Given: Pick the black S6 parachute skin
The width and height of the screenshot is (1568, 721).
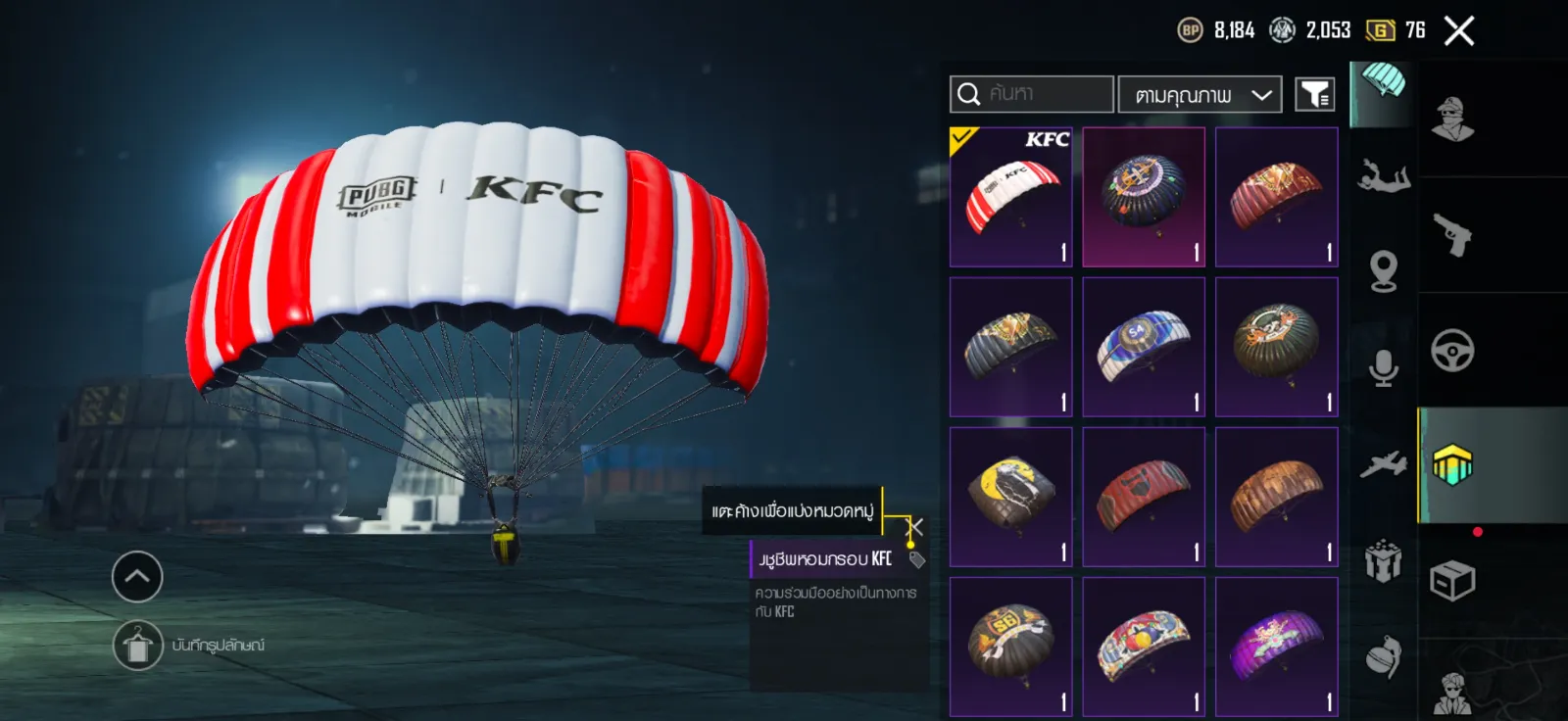Looking at the screenshot, I should coord(1010,647).
